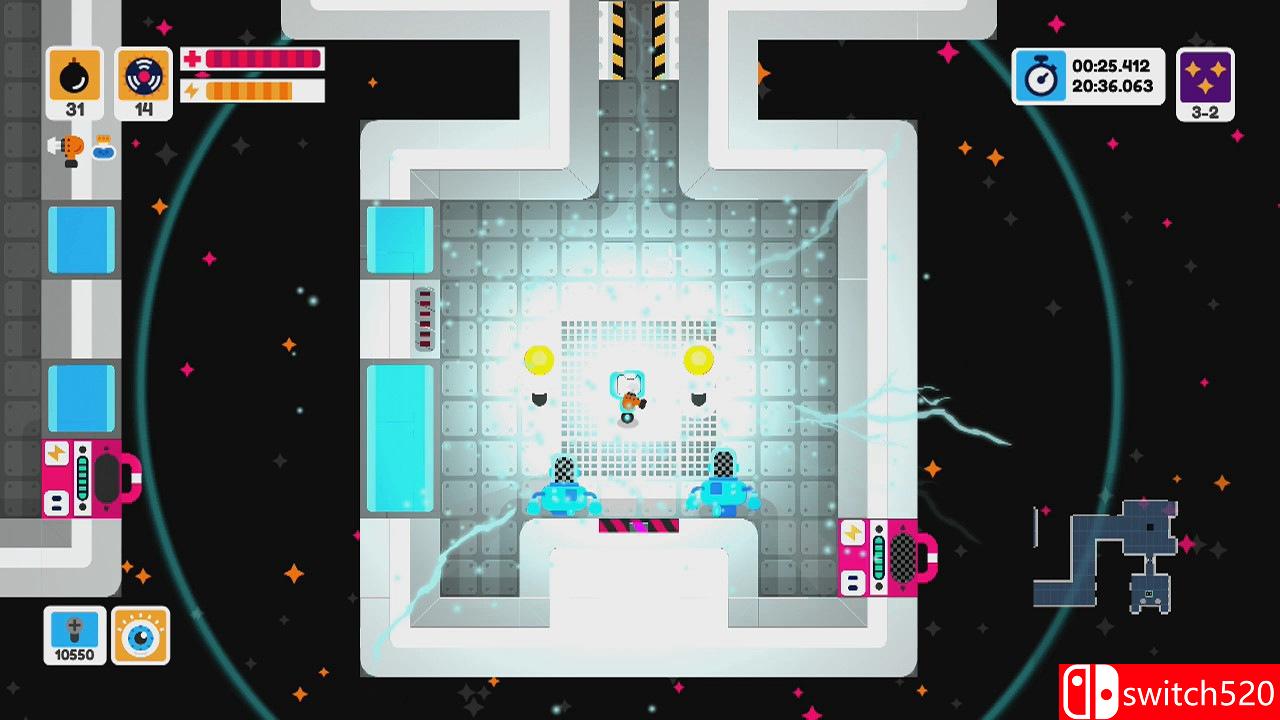This screenshot has width=1280, height=720.
Task: Select the purple three-star stage badge
Action: click(1204, 77)
